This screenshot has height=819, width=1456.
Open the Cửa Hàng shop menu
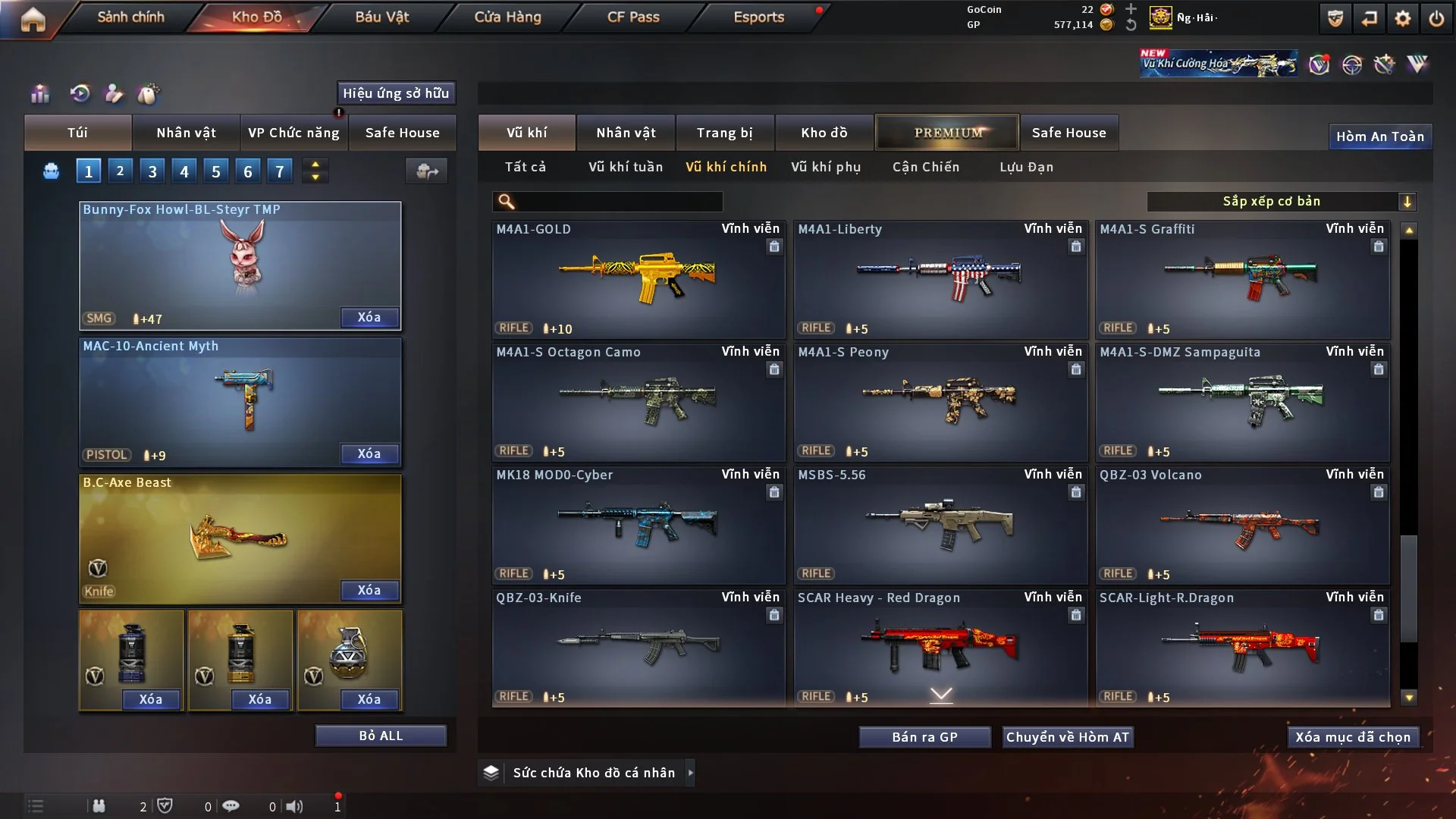tap(507, 17)
